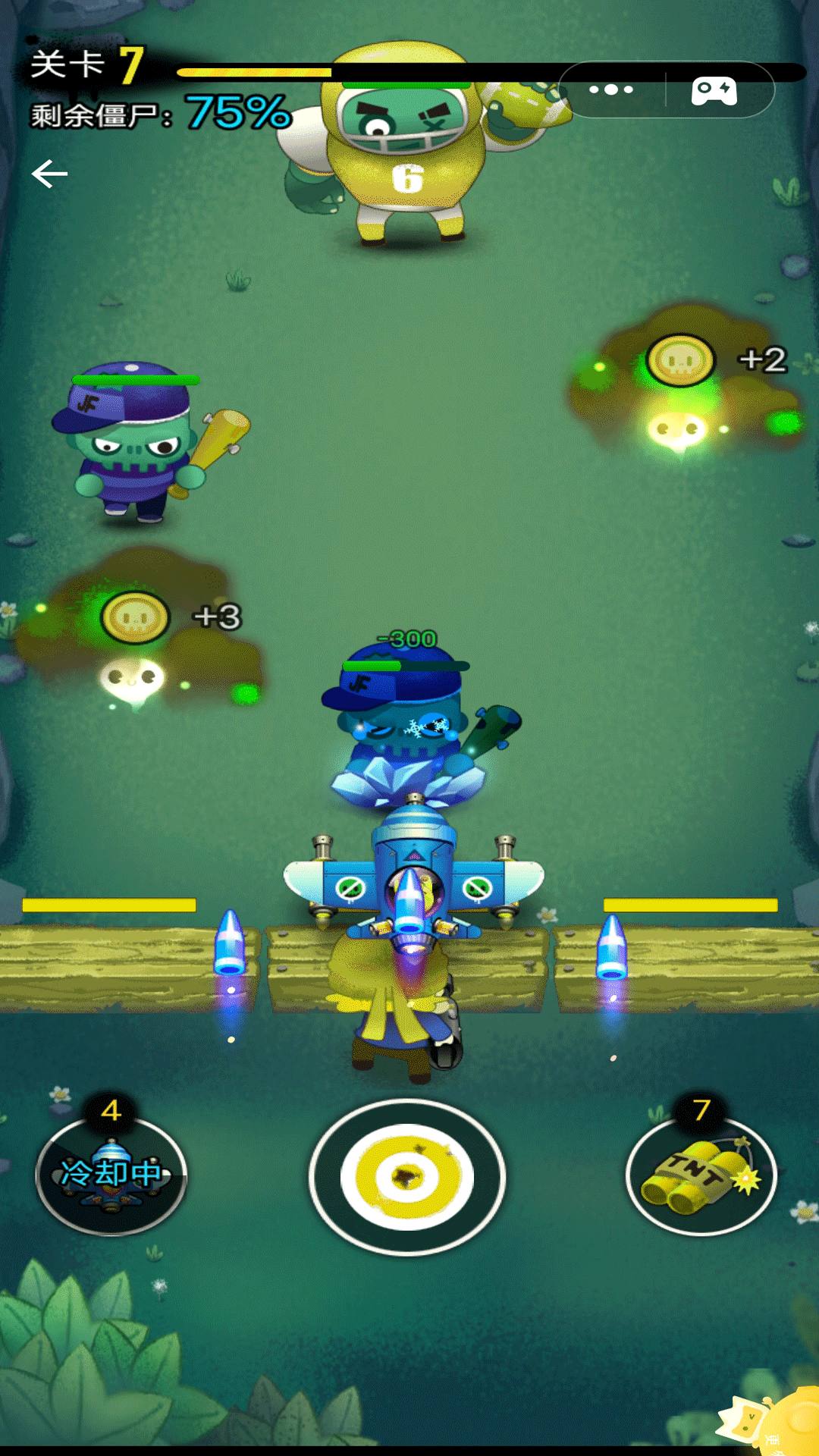Tap the cooling-down airplane skill button
The height and width of the screenshot is (1456, 819).
point(111,1175)
